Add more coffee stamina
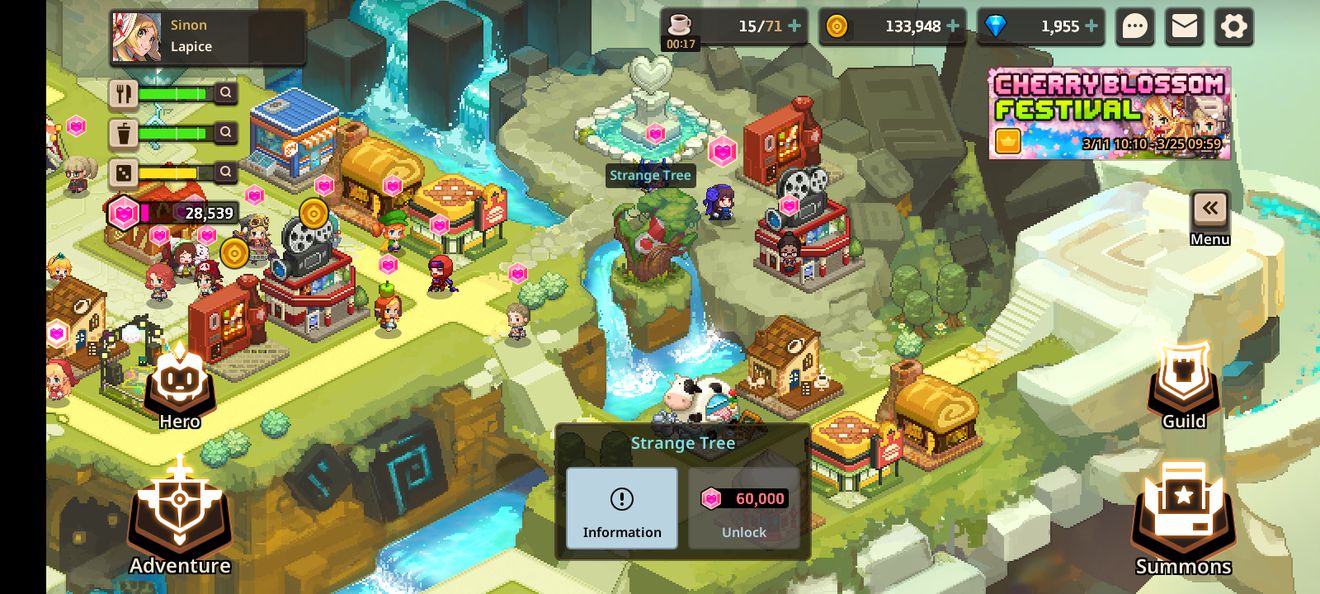Viewport: 1320px width, 594px height. point(795,26)
